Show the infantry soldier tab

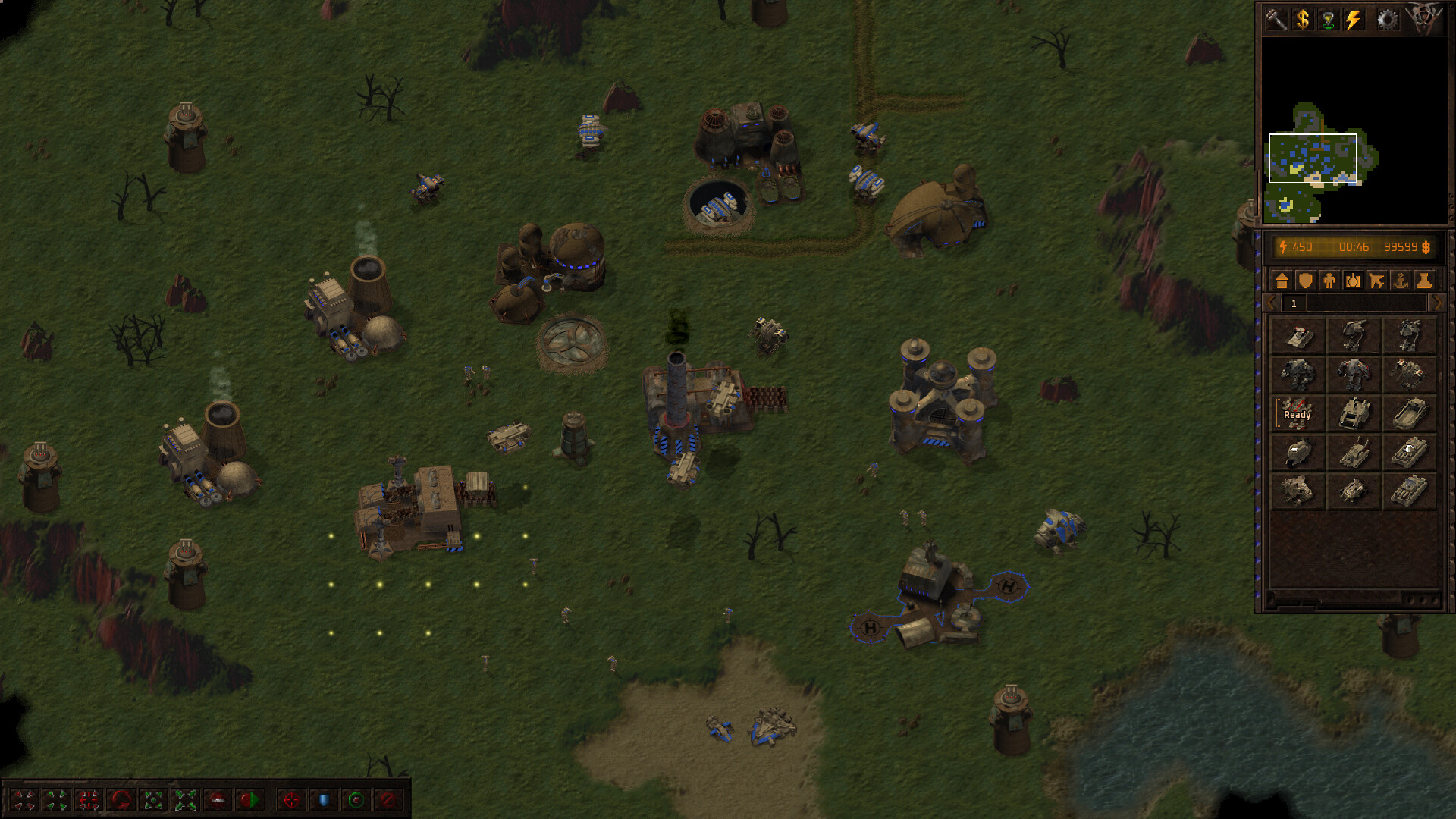(1329, 281)
